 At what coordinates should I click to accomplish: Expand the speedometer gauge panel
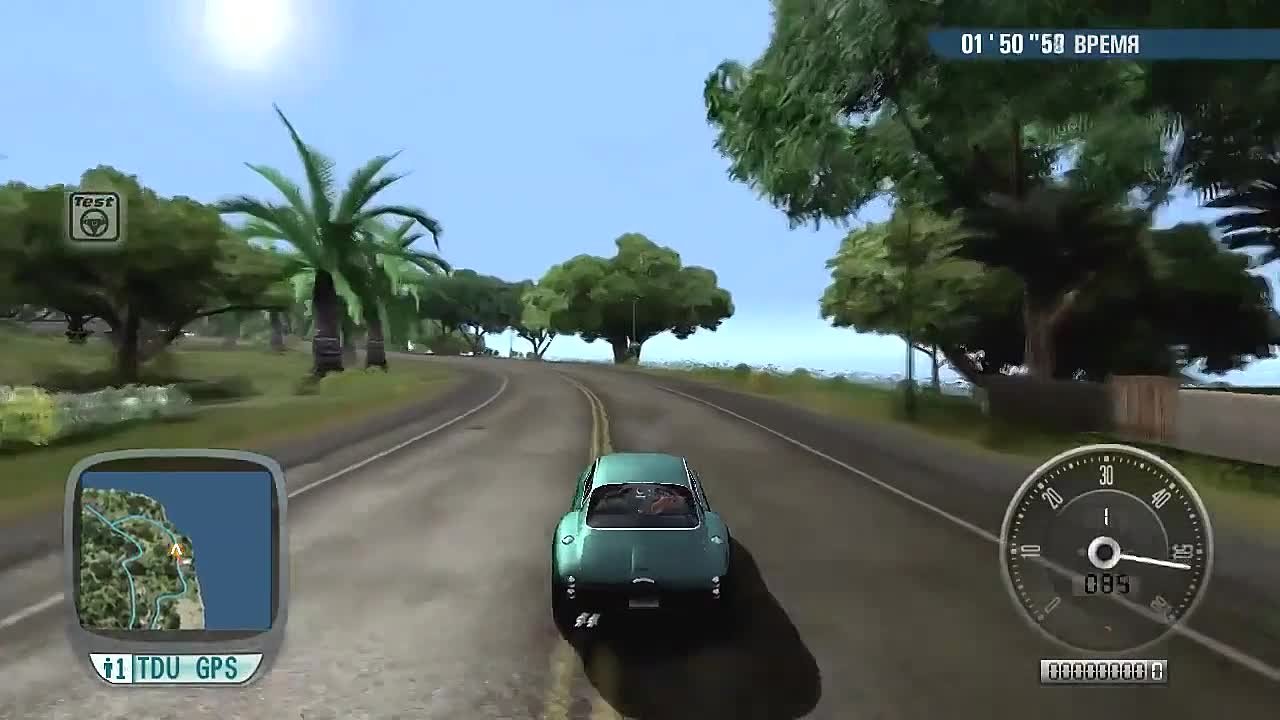[x=1104, y=548]
